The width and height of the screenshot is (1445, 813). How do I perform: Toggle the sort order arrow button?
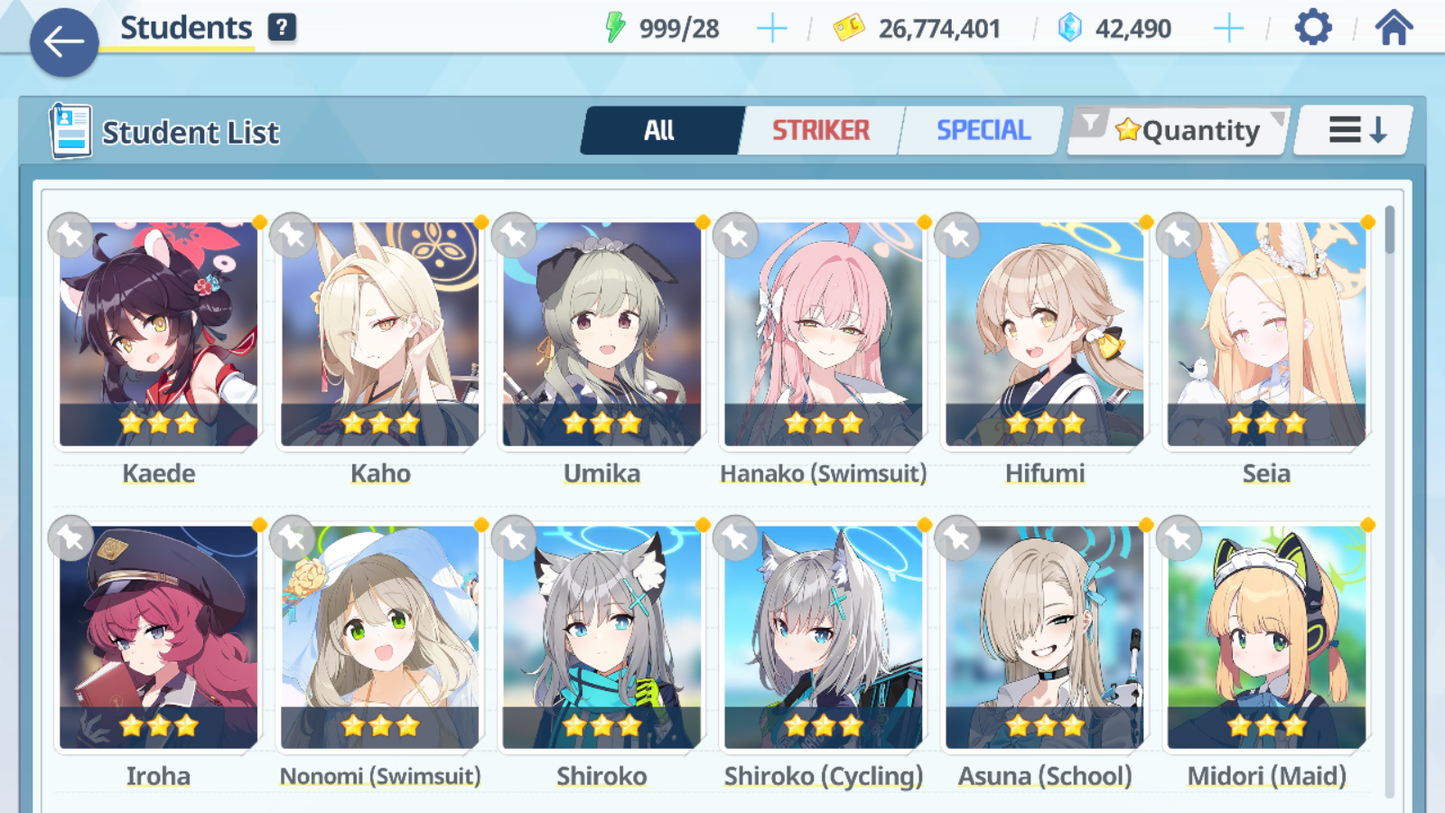click(1355, 130)
